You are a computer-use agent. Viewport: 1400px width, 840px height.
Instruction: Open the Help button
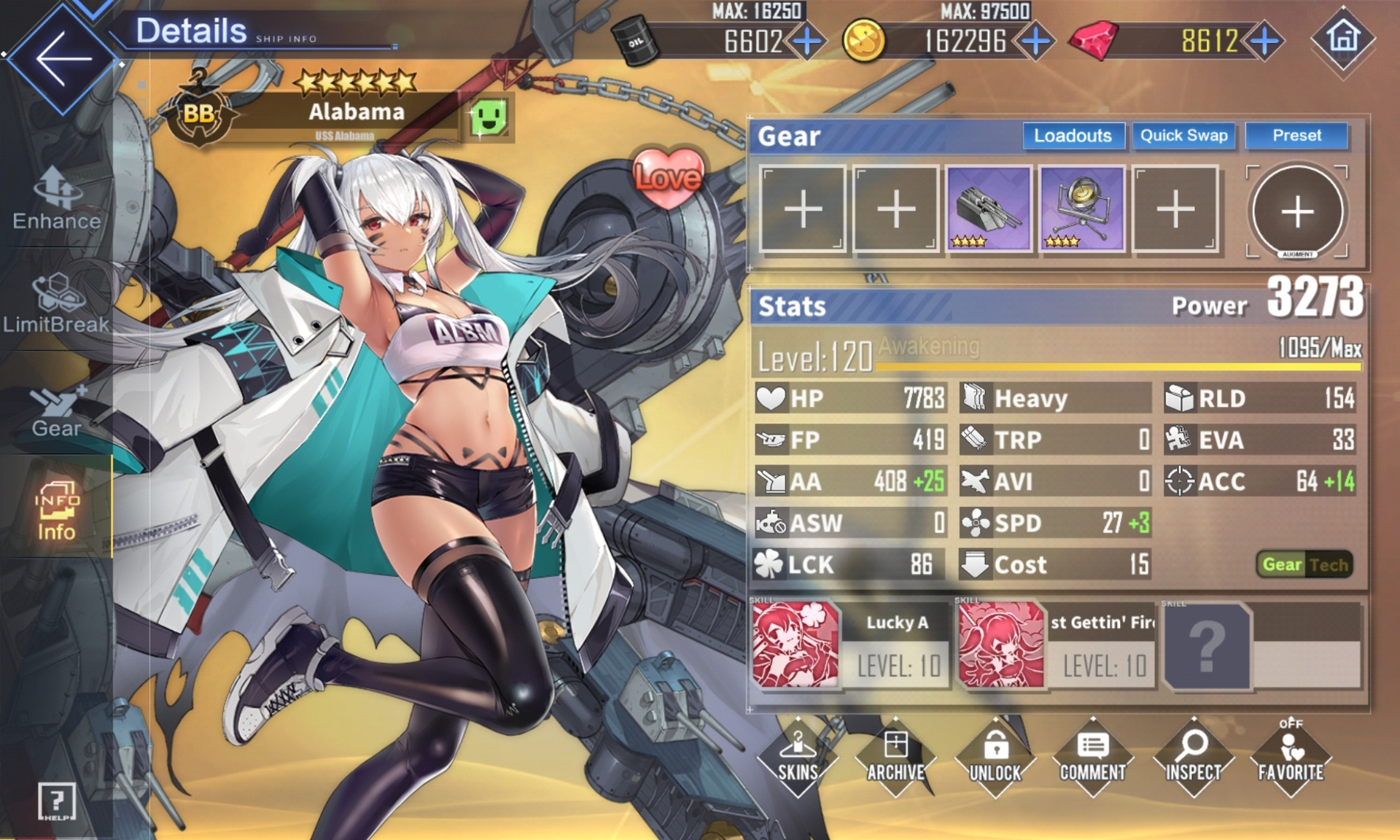[56, 802]
